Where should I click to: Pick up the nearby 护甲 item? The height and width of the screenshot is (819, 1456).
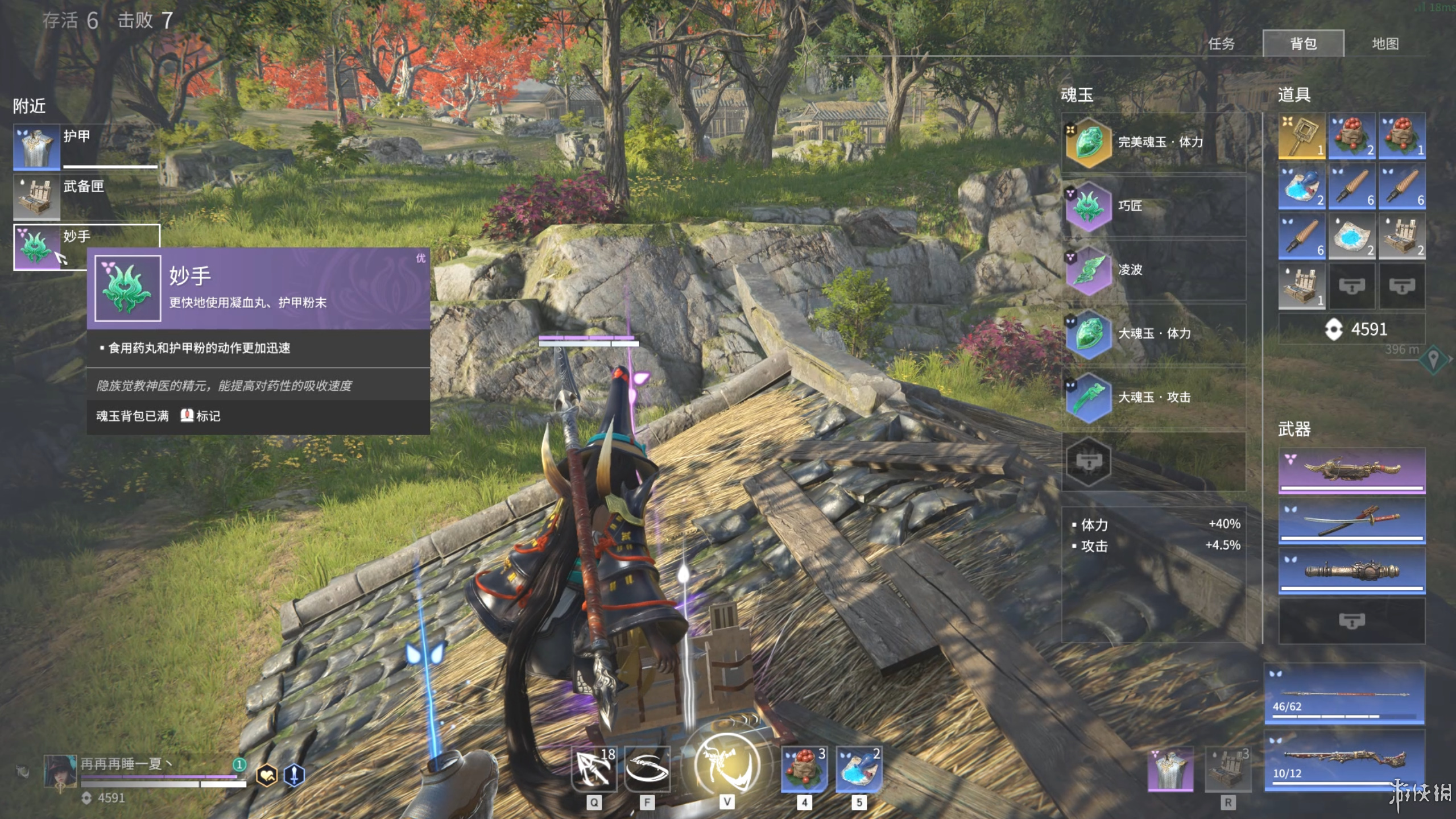coord(85,147)
